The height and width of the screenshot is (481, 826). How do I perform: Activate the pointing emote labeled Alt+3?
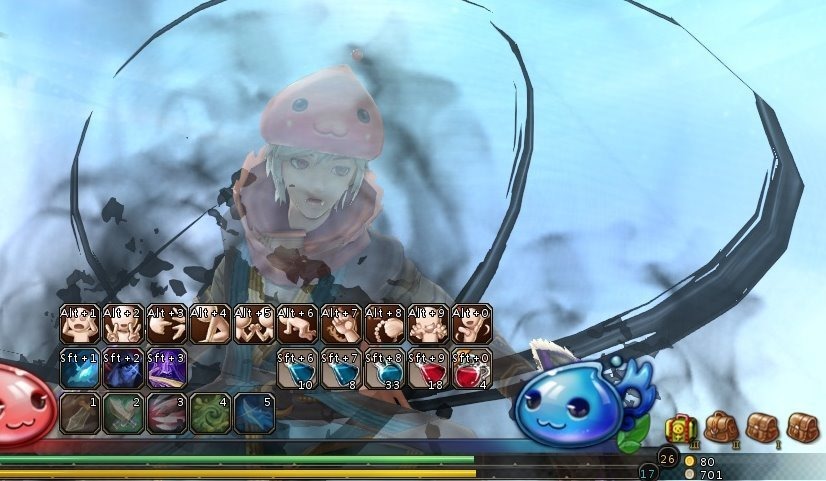pos(167,324)
